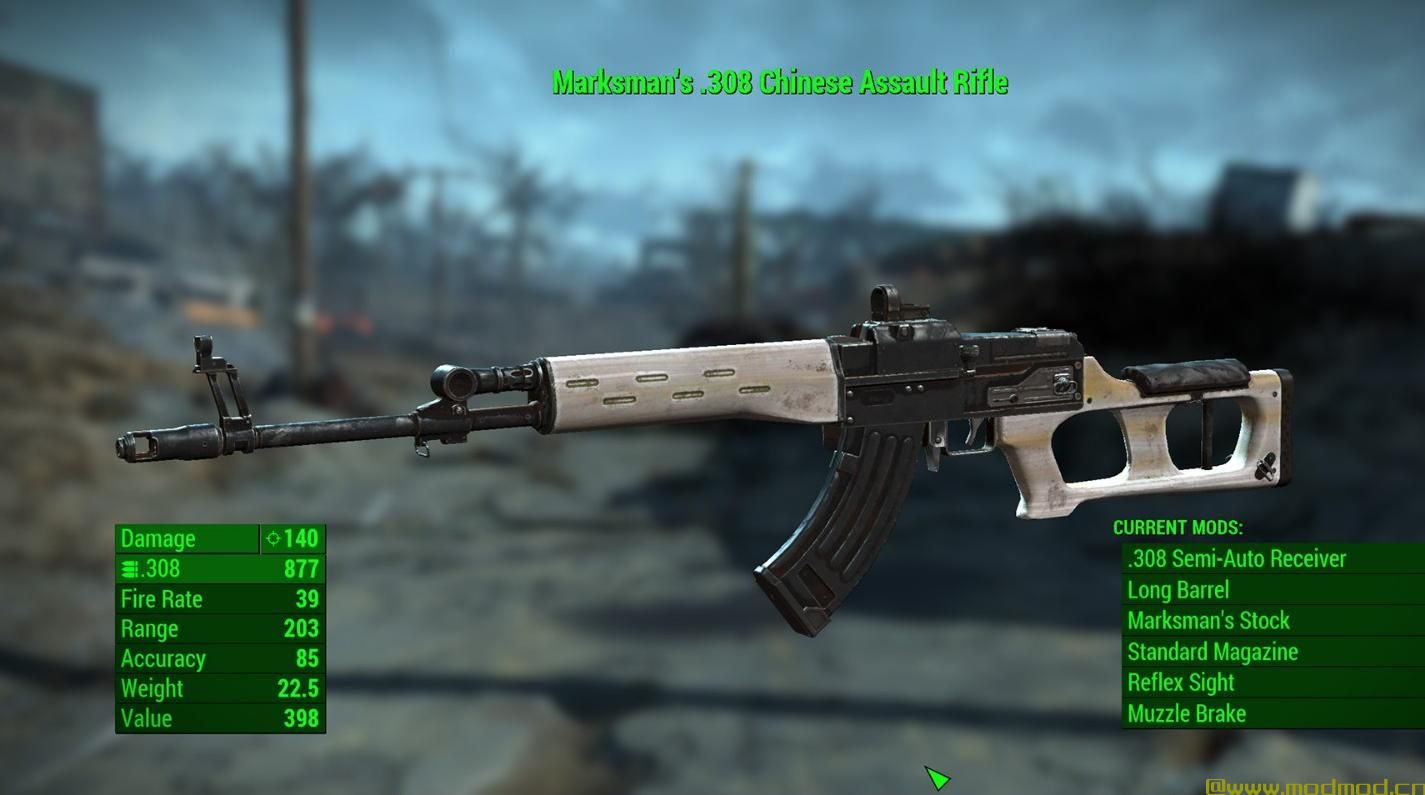Viewport: 1425px width, 795px height.
Task: Click the Weight stat showing 22.5
Action: (x=300, y=688)
